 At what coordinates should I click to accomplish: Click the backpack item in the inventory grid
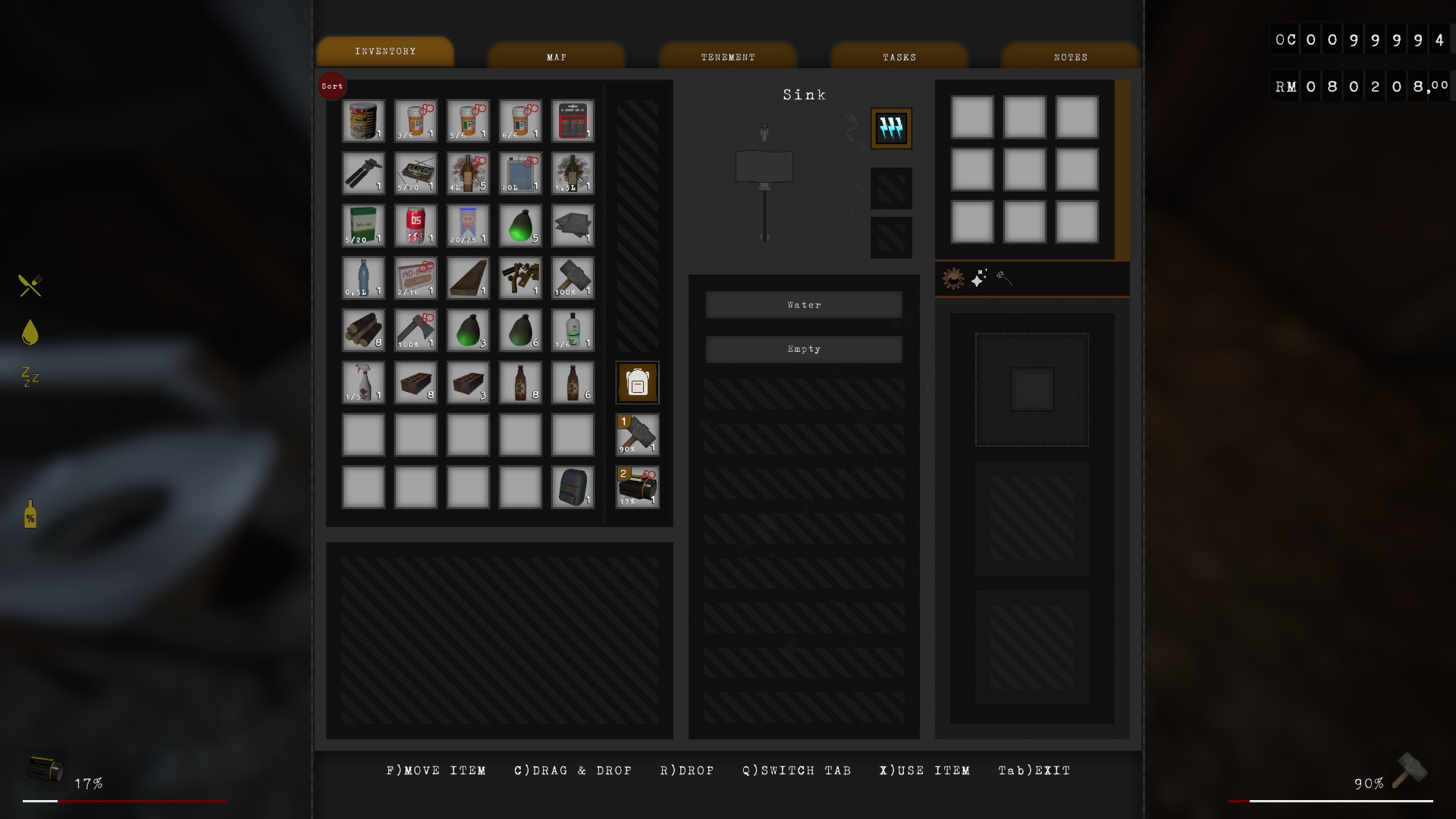pyautogui.click(x=573, y=488)
